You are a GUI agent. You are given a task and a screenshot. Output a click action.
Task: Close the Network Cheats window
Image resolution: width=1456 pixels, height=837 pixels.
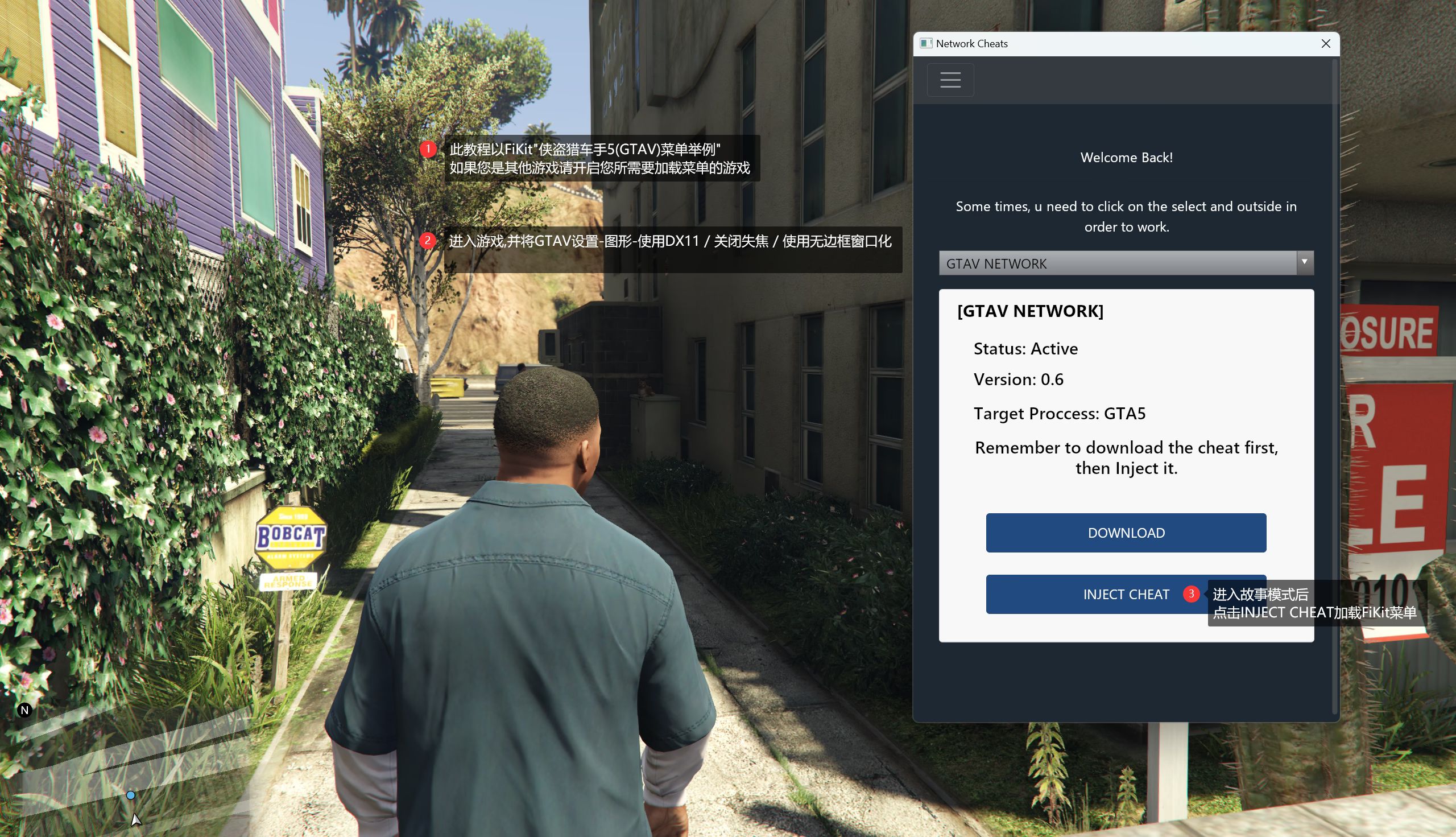point(1326,44)
